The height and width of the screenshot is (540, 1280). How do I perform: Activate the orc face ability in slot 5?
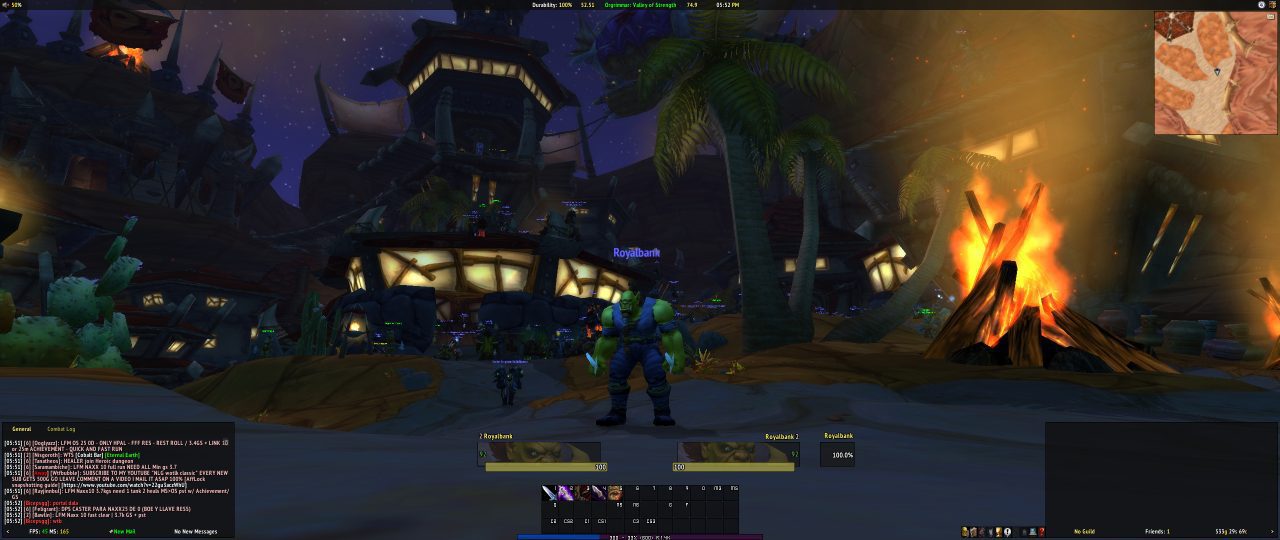[x=617, y=492]
